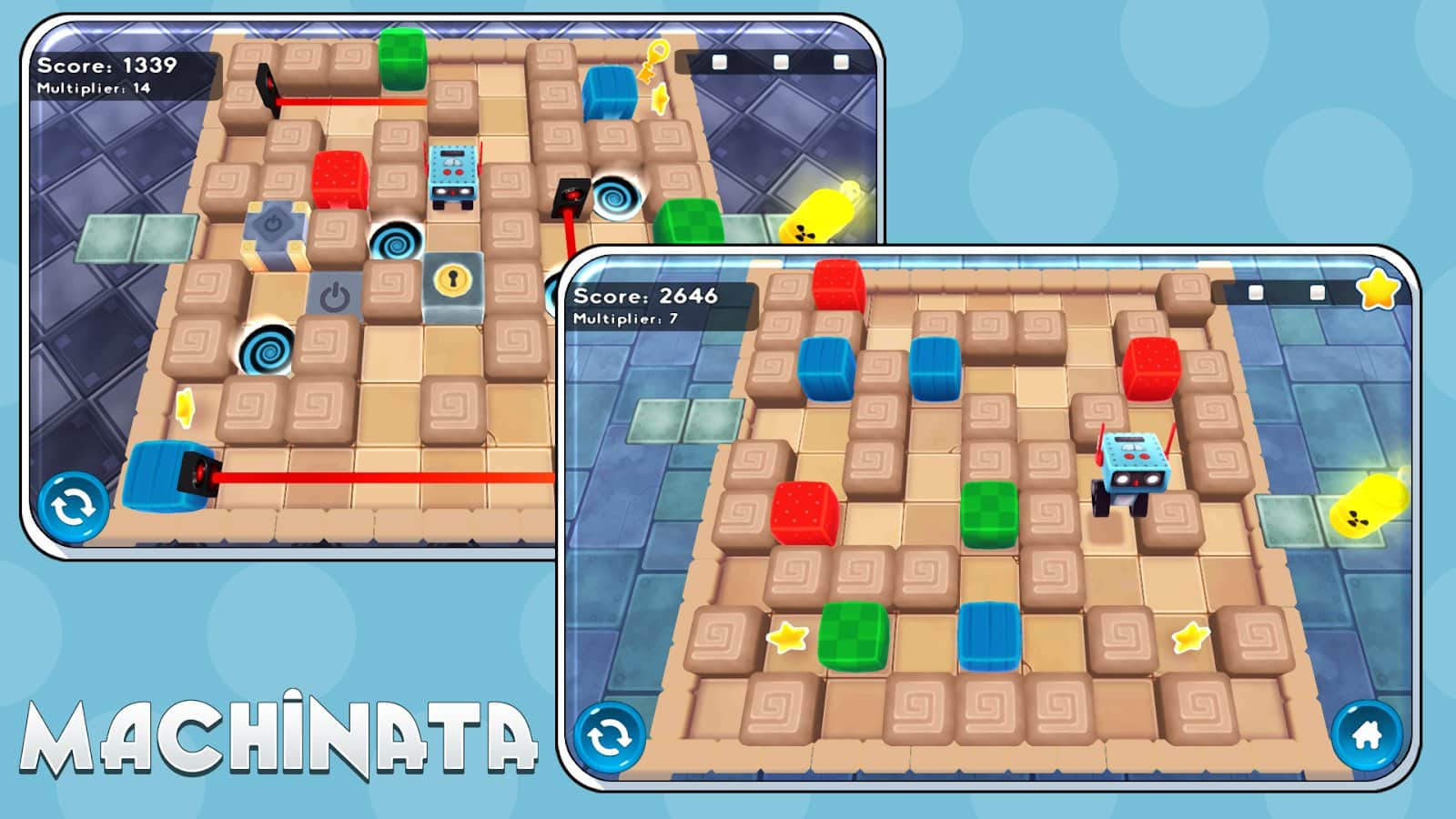Viewport: 1456px width, 819px height.
Task: Tap the first film-strip square on the left screen
Action: pyautogui.click(x=722, y=62)
